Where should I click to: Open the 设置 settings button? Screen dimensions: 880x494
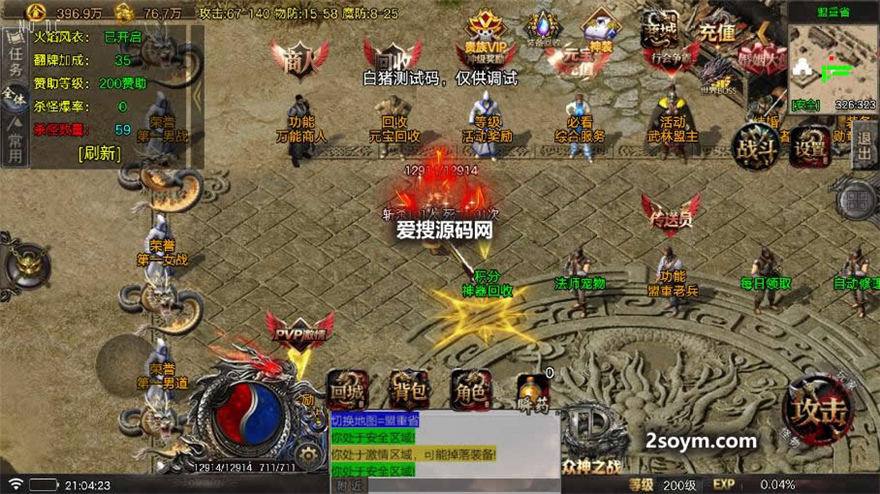pyautogui.click(x=811, y=147)
